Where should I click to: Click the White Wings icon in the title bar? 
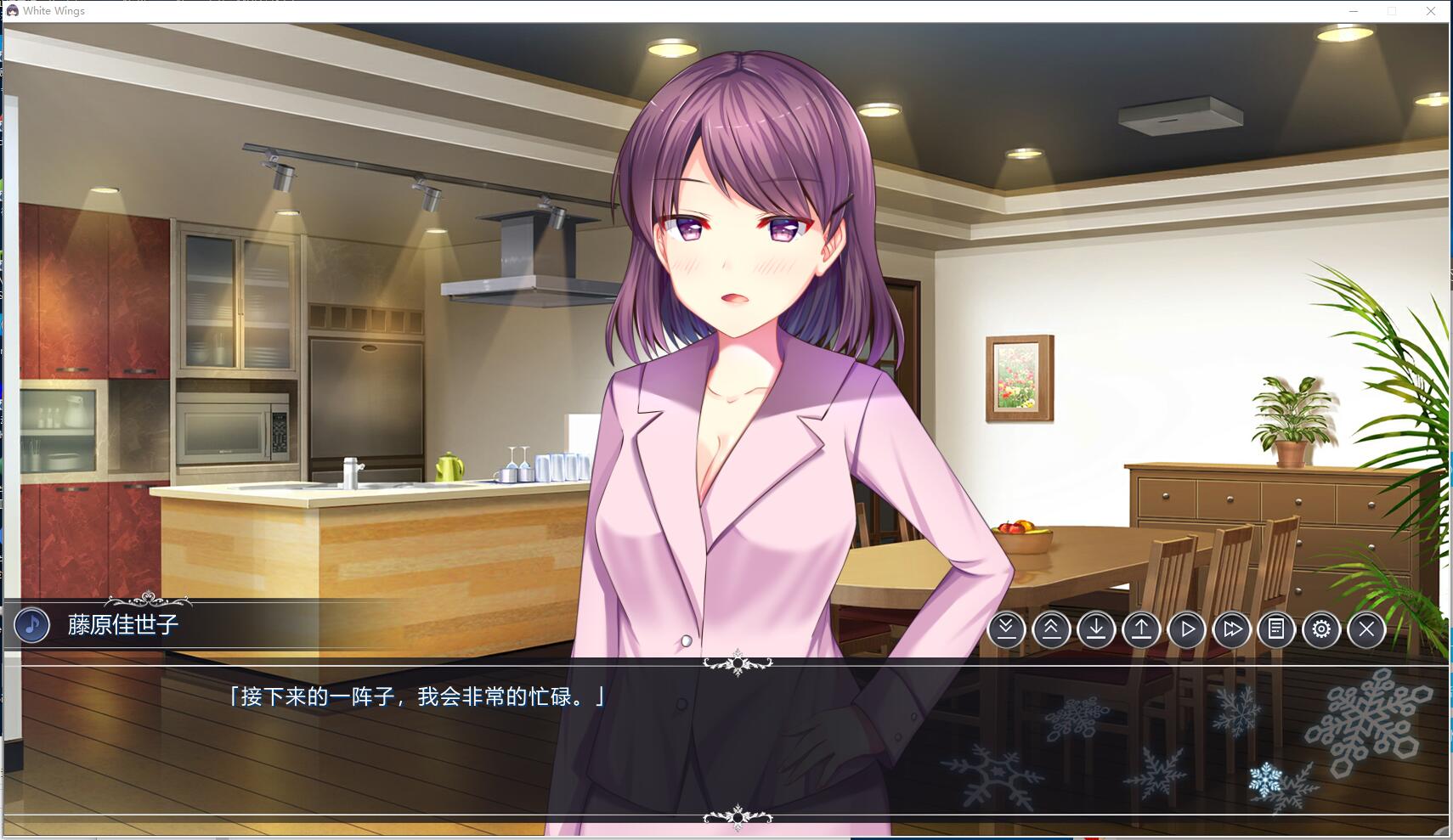(x=12, y=10)
